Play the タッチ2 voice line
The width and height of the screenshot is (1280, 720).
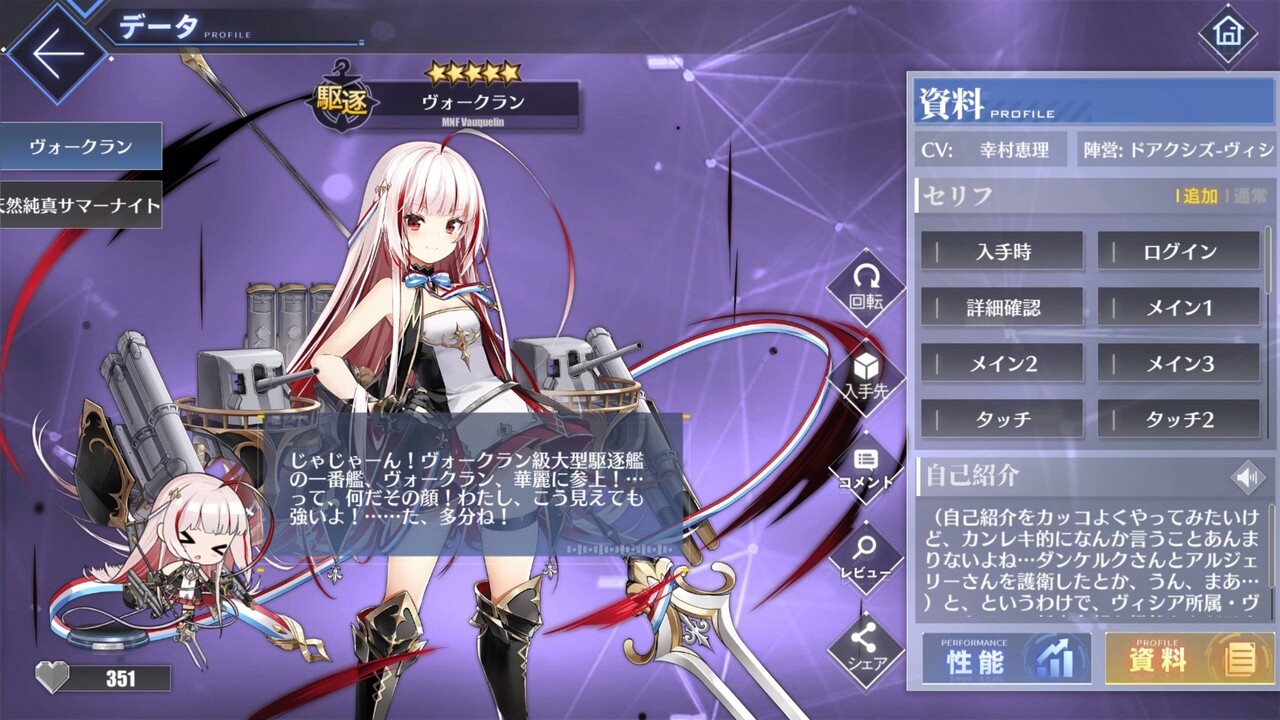[x=1177, y=420]
